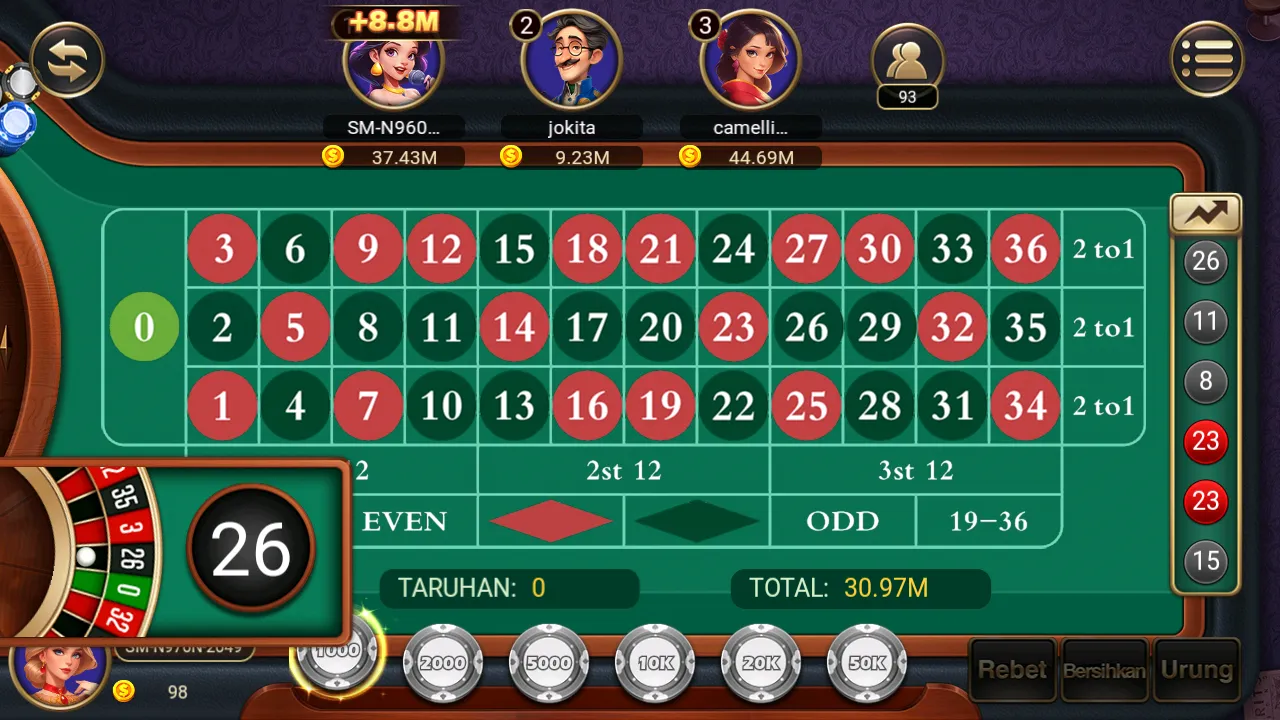Select the red diamond color bet
The width and height of the screenshot is (1280, 720).
[550, 521]
